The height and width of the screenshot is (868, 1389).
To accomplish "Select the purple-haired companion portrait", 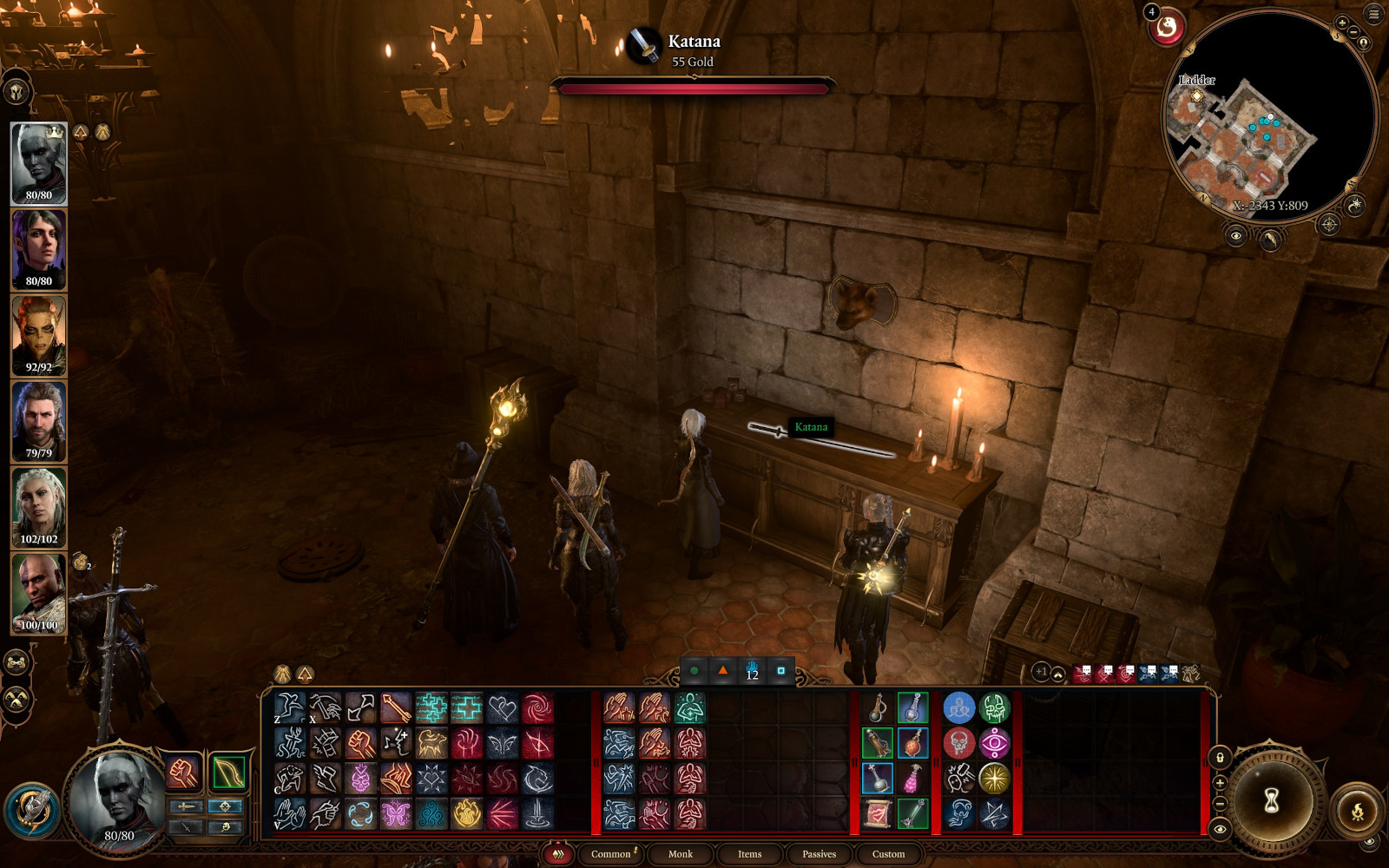I will coord(38,249).
